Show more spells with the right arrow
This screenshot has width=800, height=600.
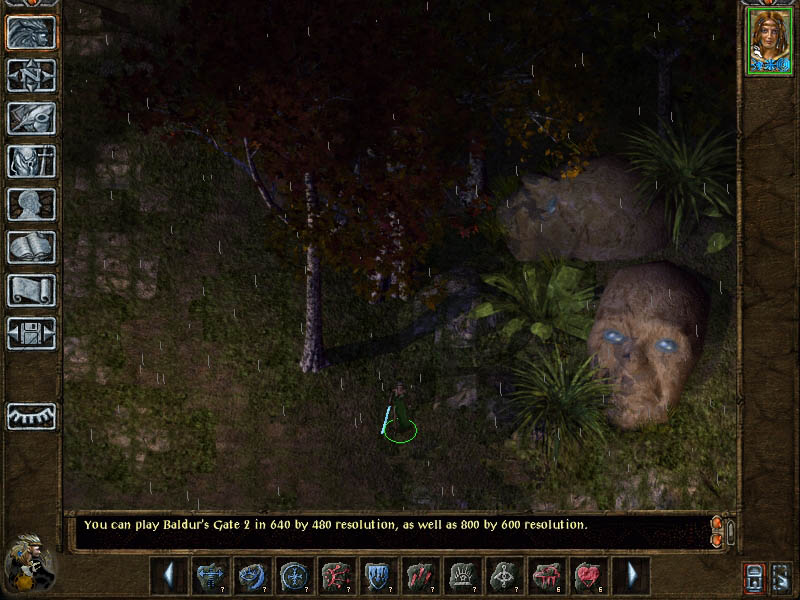click(x=631, y=576)
